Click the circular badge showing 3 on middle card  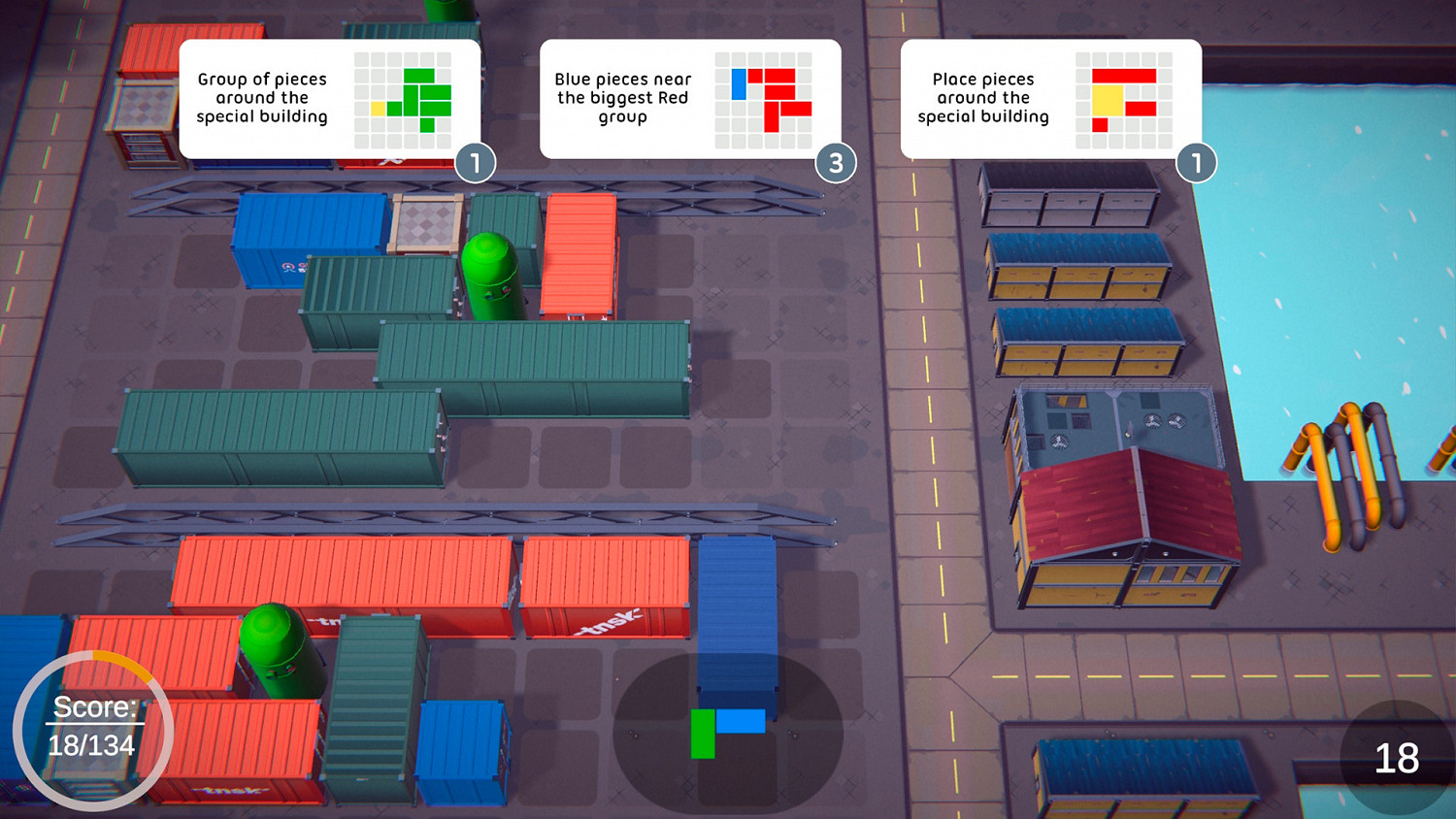click(837, 164)
